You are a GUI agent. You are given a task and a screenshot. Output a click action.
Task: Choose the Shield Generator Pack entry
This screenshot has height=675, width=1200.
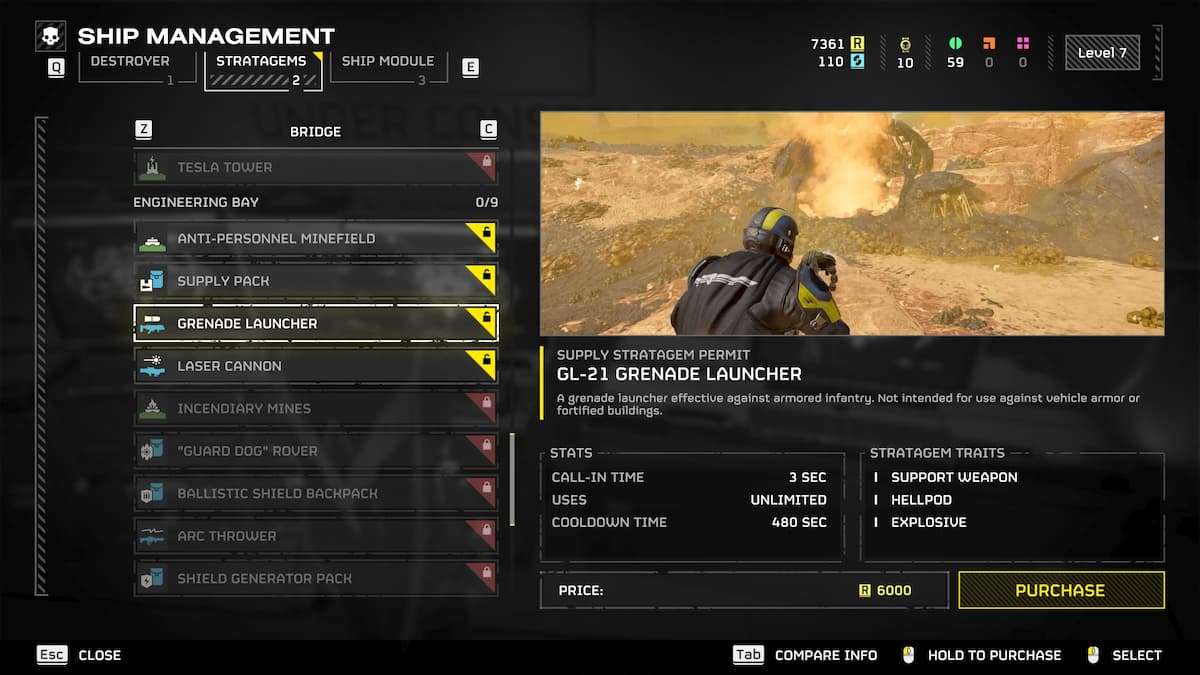(x=315, y=578)
